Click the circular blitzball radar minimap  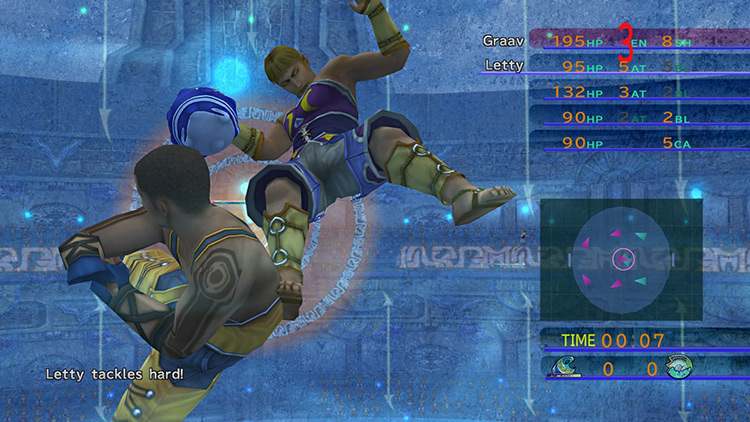pos(622,259)
